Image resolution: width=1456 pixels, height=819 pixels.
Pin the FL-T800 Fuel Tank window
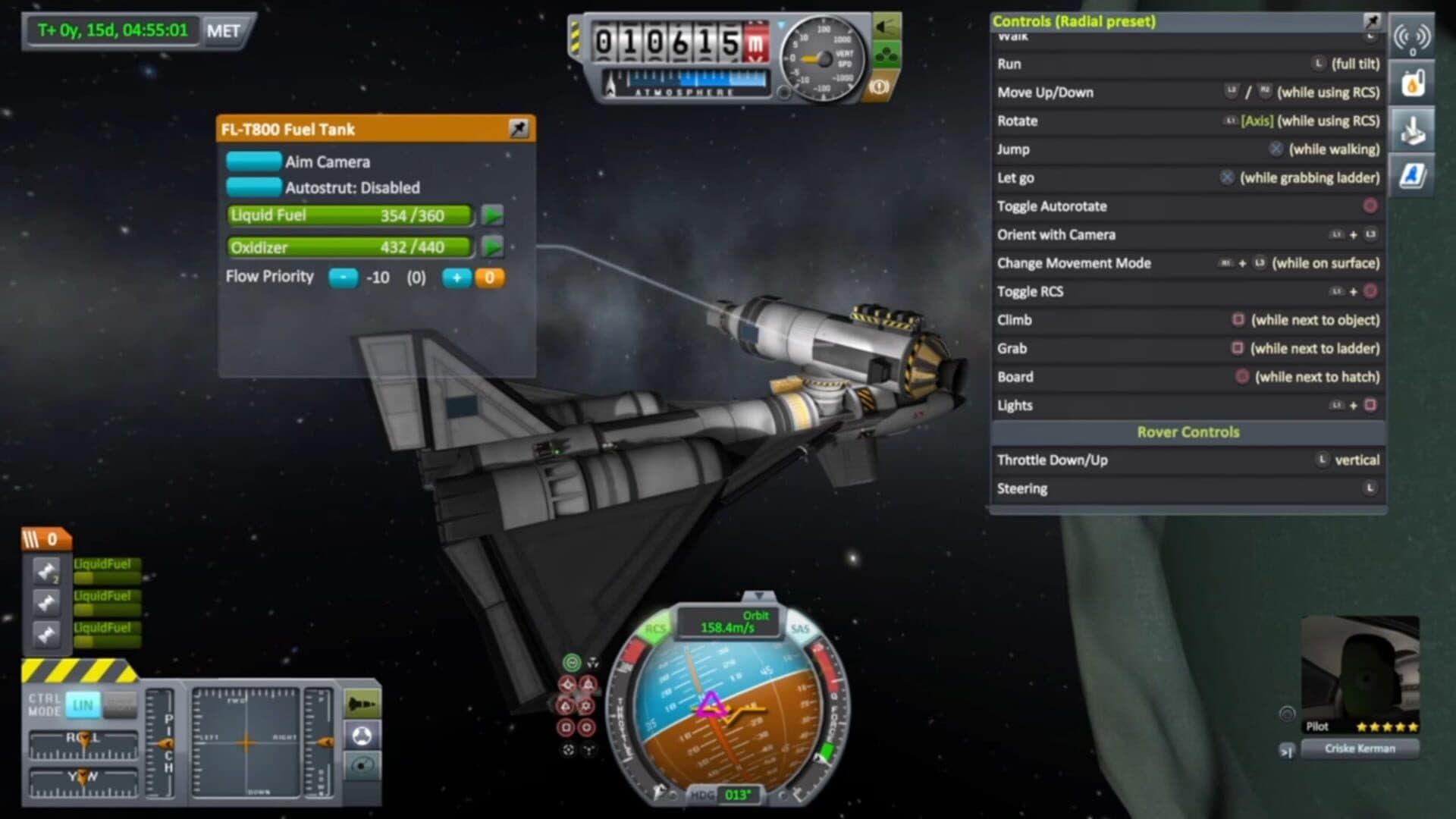(x=519, y=129)
